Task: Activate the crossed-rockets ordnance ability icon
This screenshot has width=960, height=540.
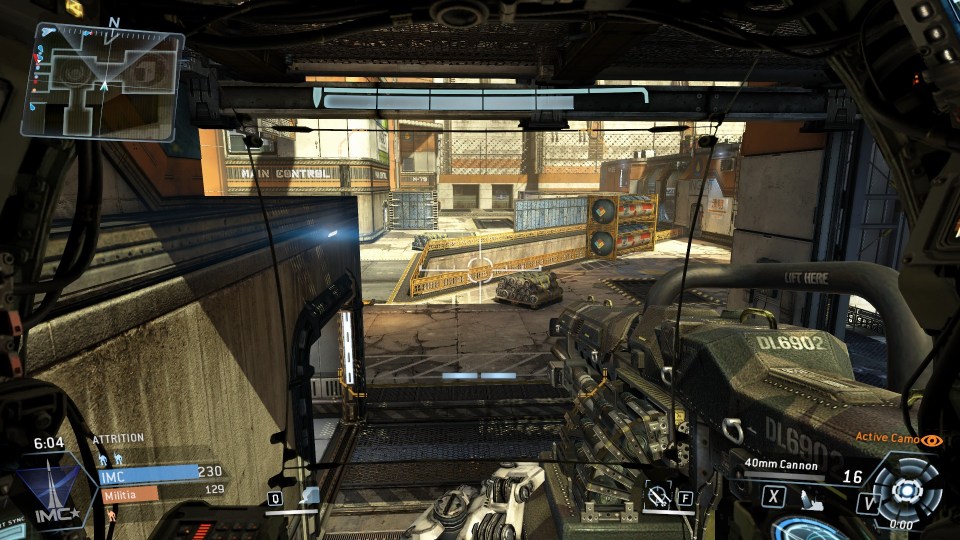Action: point(658,494)
